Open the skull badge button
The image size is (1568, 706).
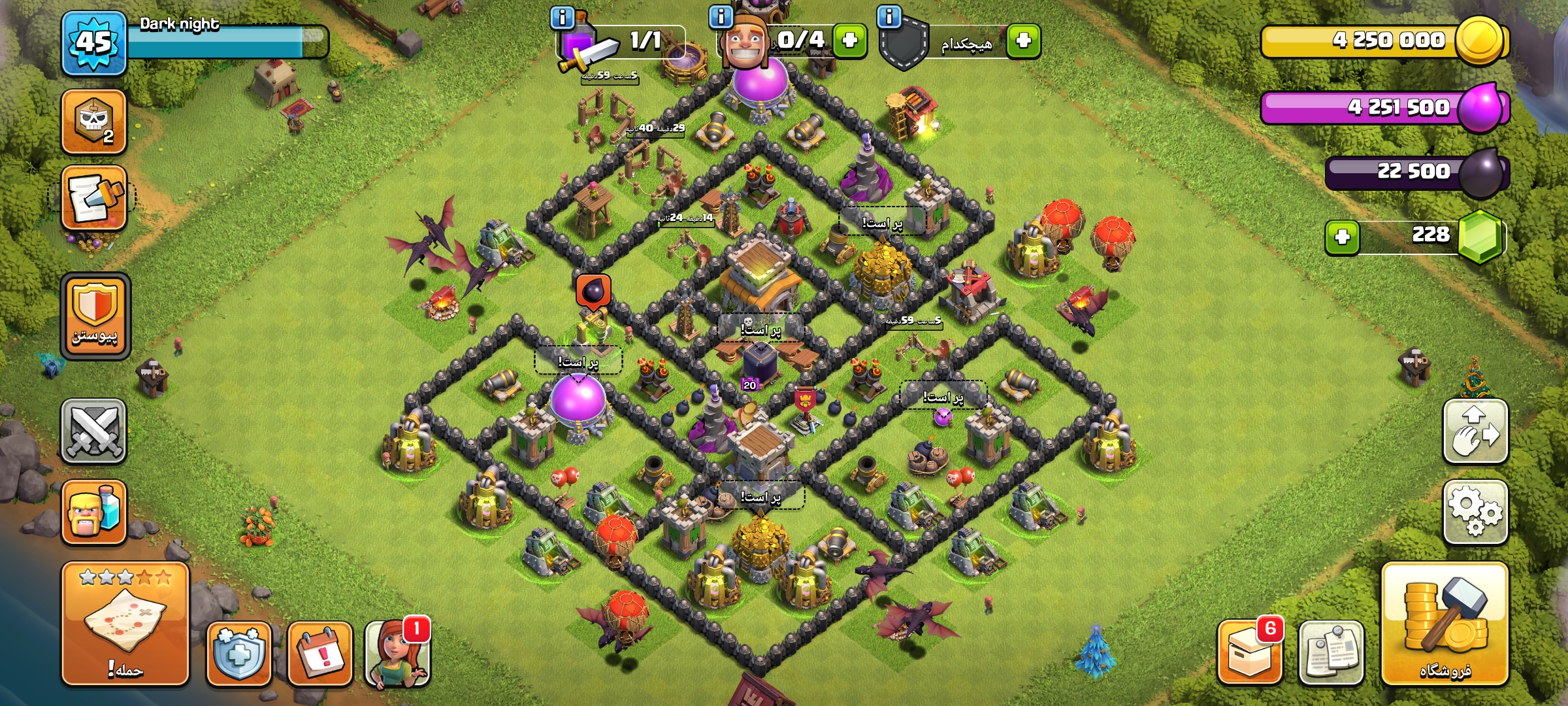(x=94, y=122)
